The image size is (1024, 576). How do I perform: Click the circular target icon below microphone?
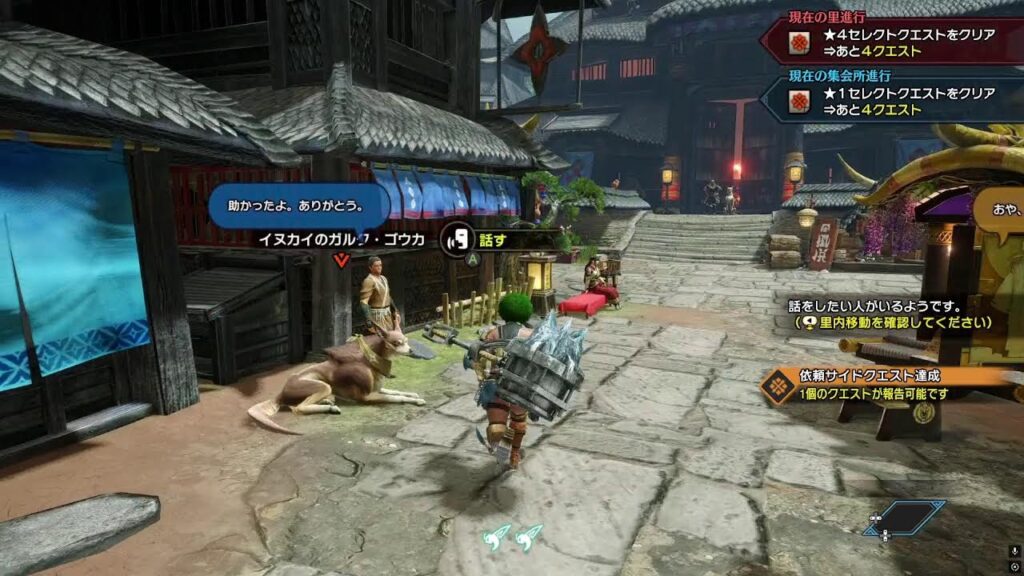coord(1014,568)
